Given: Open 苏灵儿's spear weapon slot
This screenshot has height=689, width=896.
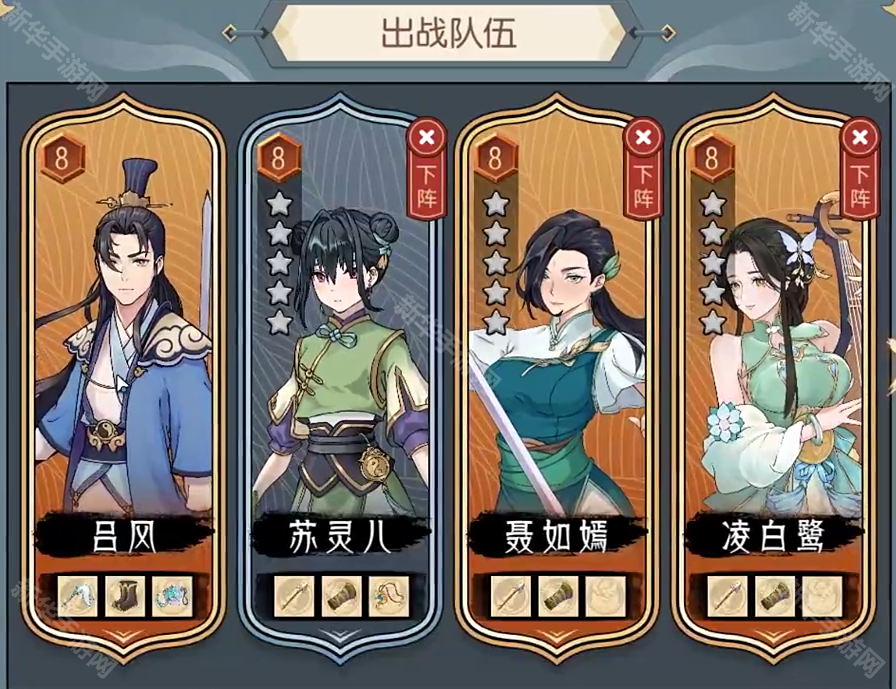Looking at the screenshot, I should coord(294,597).
